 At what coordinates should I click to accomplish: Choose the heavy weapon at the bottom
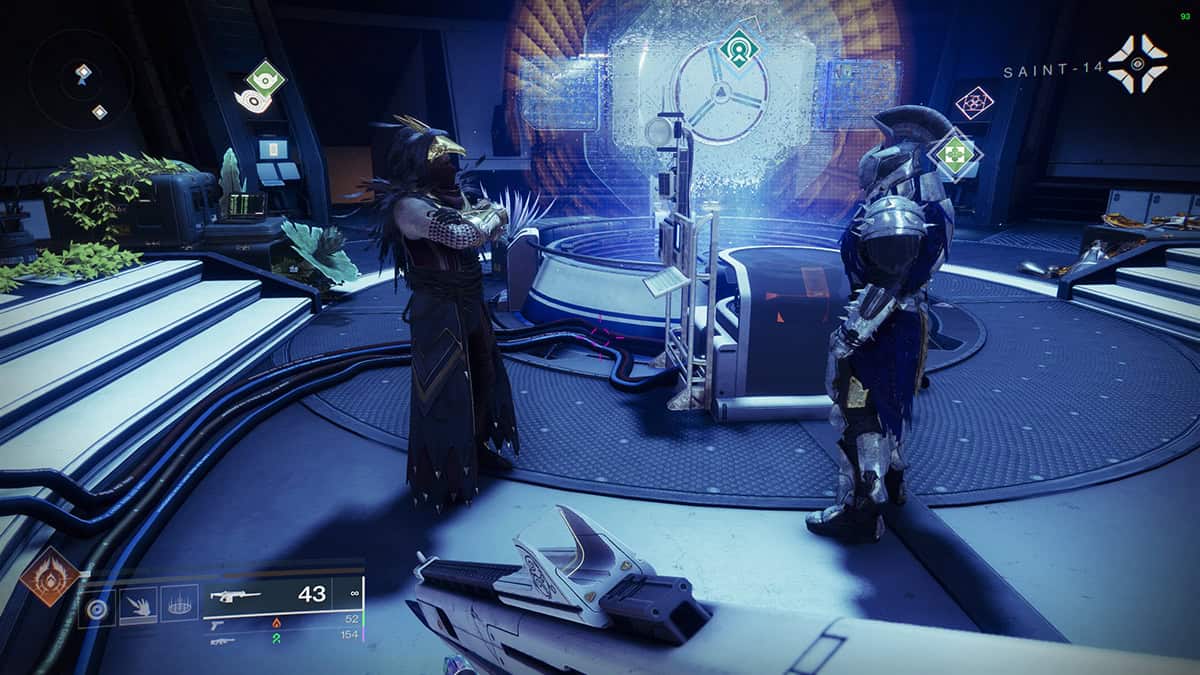click(x=285, y=636)
